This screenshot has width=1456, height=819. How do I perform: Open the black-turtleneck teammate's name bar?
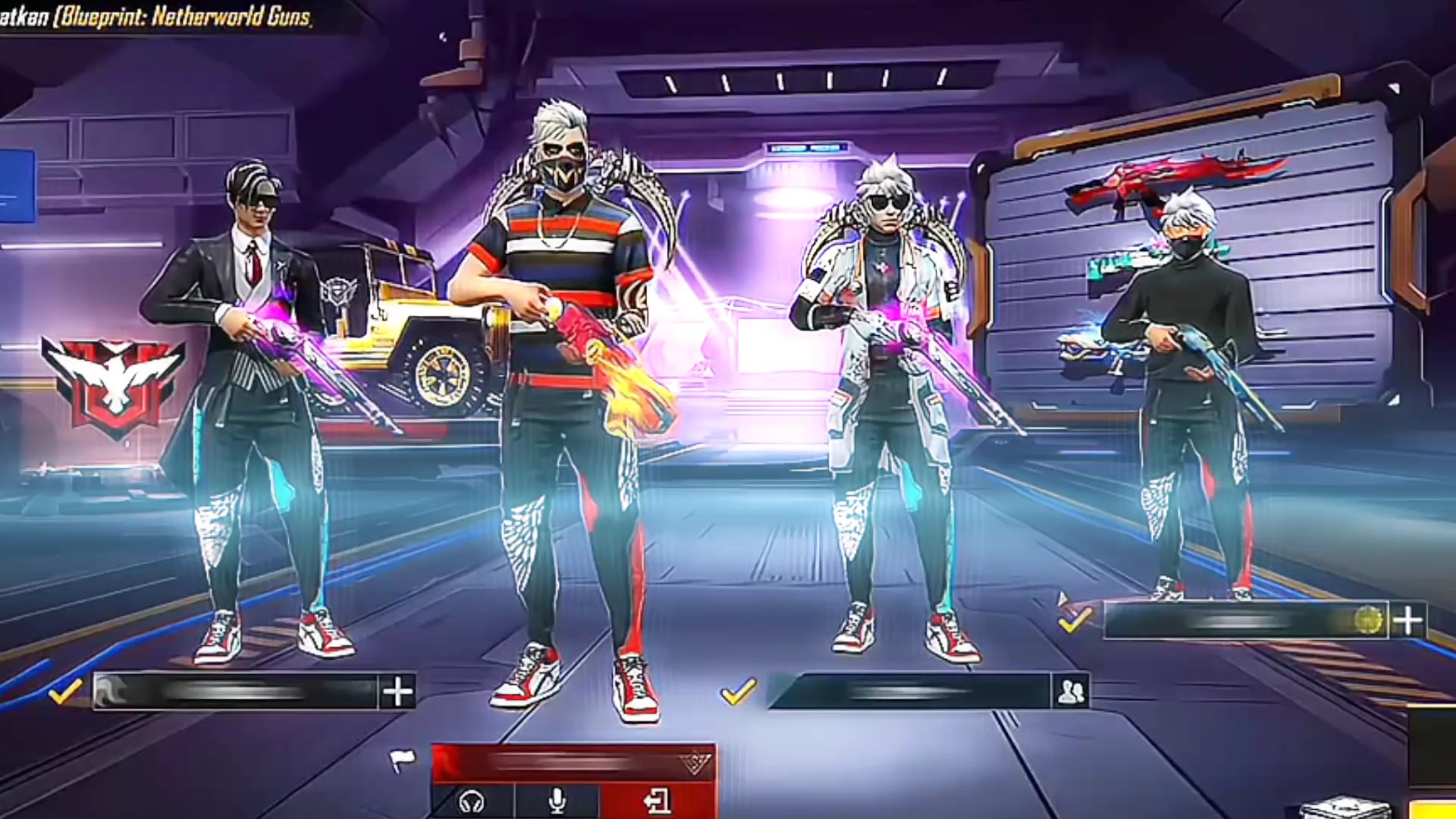[1244, 620]
